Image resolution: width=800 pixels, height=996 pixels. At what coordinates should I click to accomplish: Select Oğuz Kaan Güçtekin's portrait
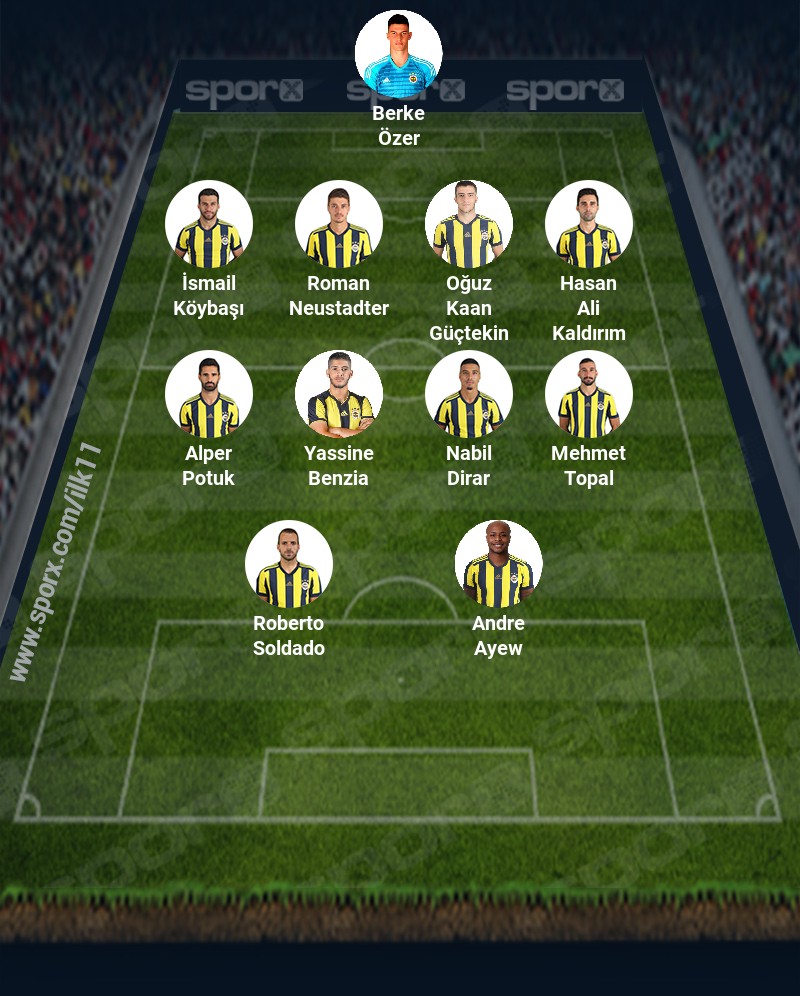pos(468,224)
